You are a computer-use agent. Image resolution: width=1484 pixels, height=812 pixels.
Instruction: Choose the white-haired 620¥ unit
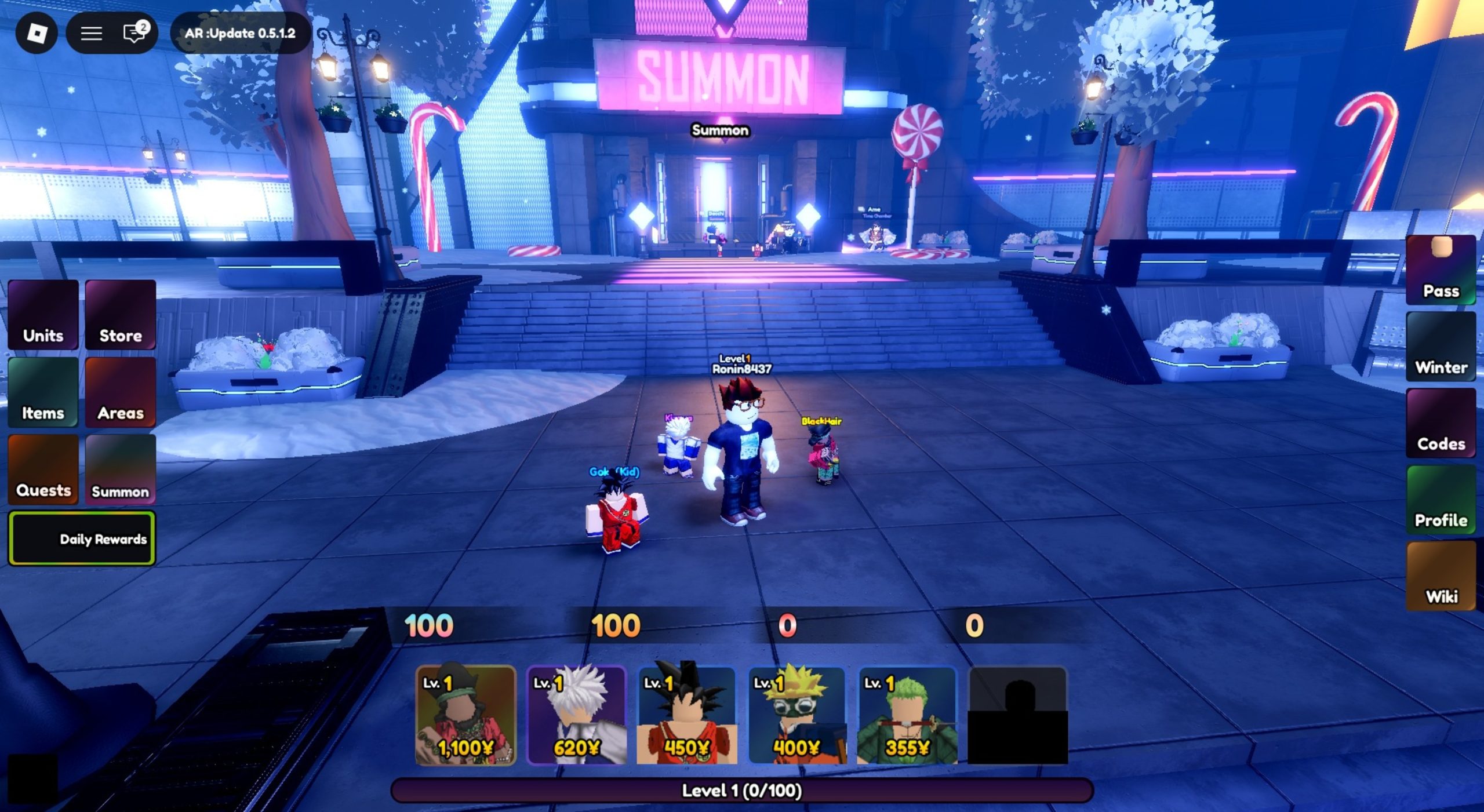click(576, 715)
